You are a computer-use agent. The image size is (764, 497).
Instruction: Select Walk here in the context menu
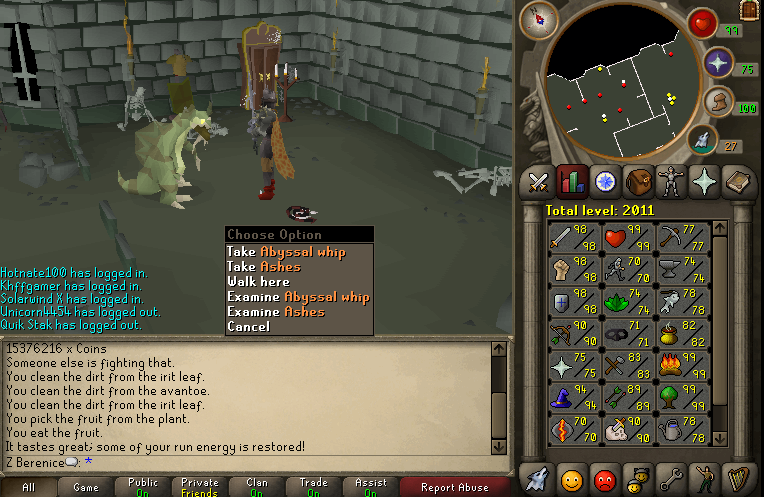point(258,282)
